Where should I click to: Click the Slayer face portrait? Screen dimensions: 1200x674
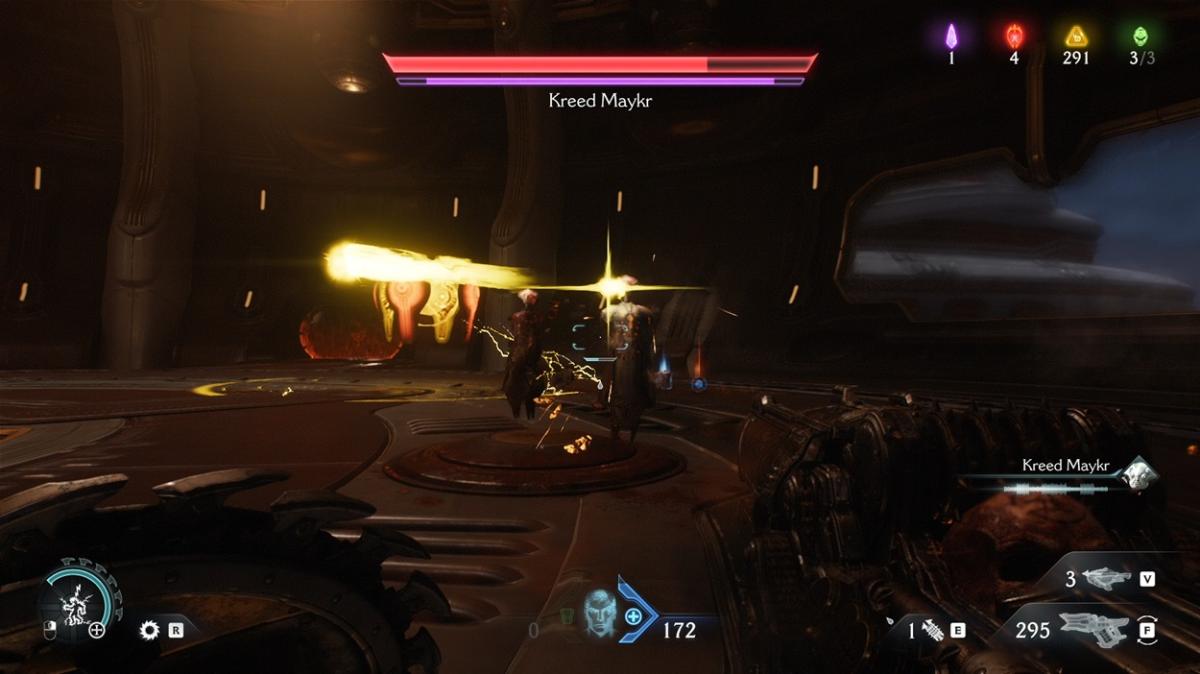click(x=599, y=610)
